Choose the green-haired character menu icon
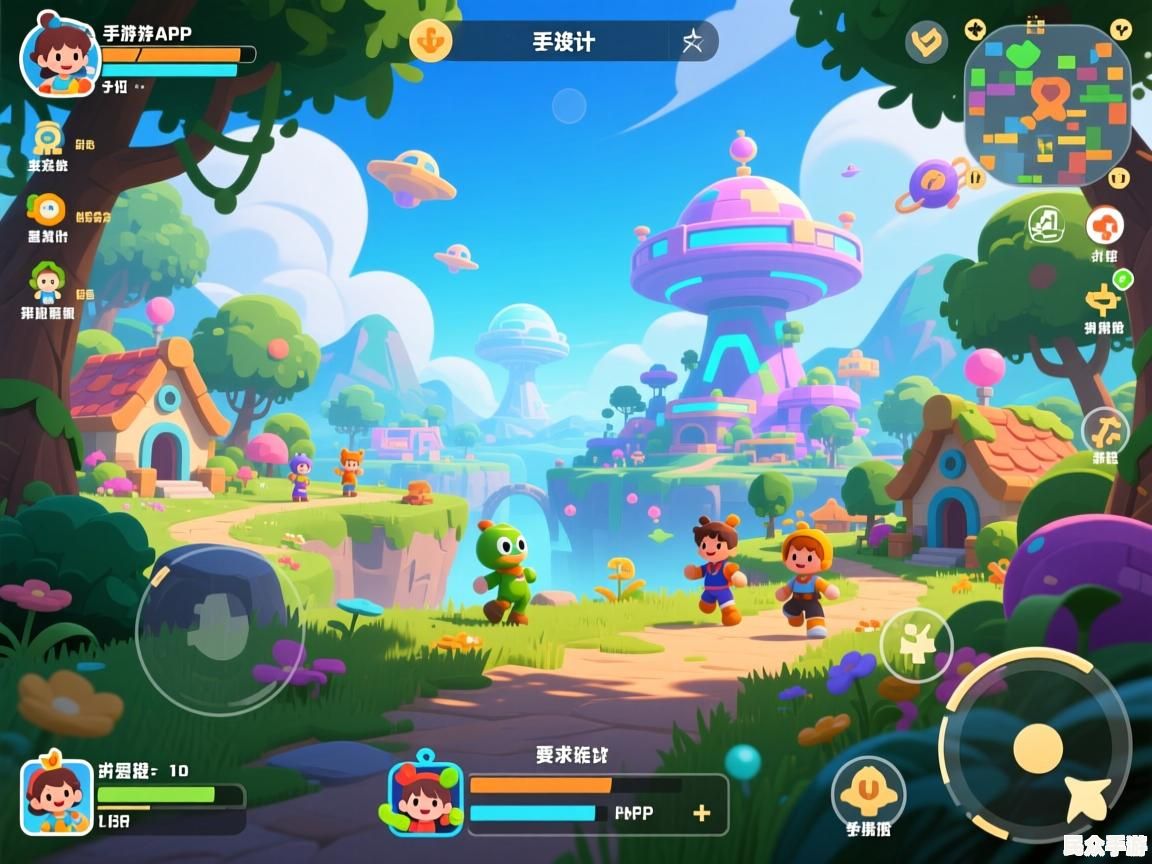1152x864 pixels. point(46,281)
